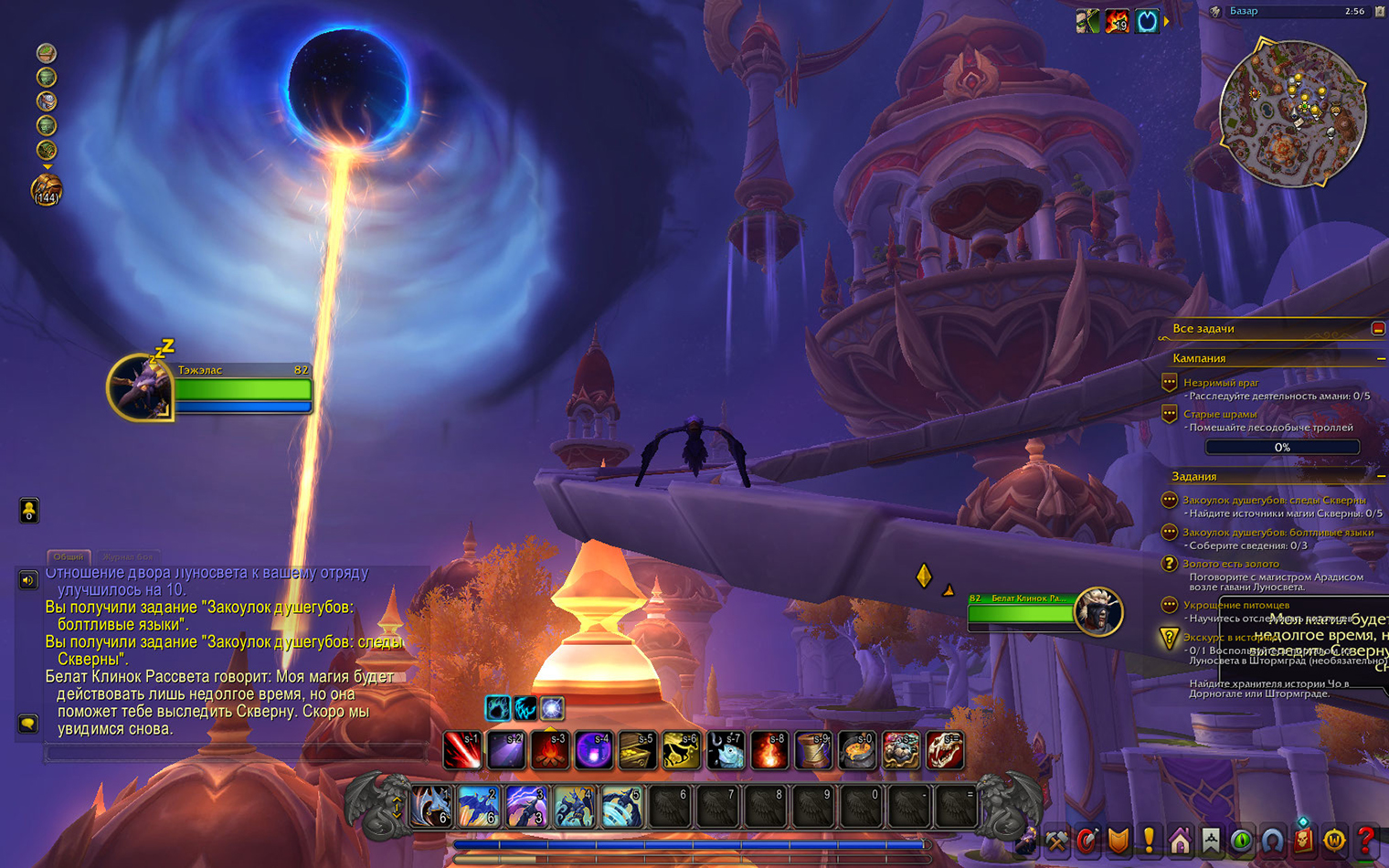Select the «Незримый враг» campaign quest
Screen dimensions: 1389x868
click(x=1221, y=383)
